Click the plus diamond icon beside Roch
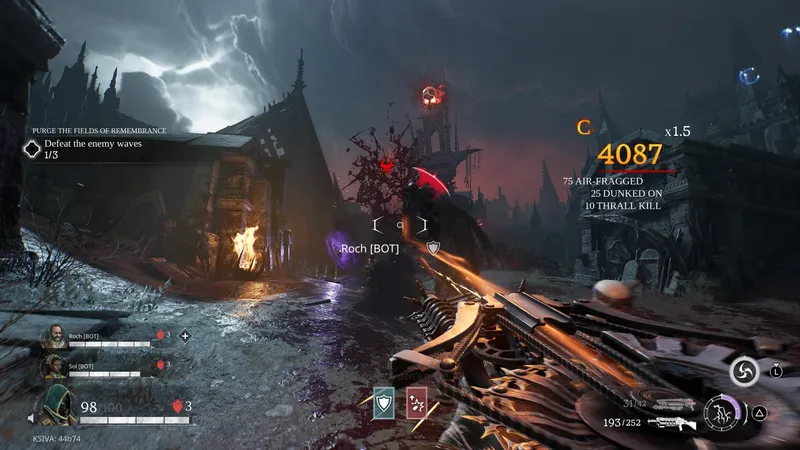This screenshot has height=450, width=800. pyautogui.click(x=184, y=336)
